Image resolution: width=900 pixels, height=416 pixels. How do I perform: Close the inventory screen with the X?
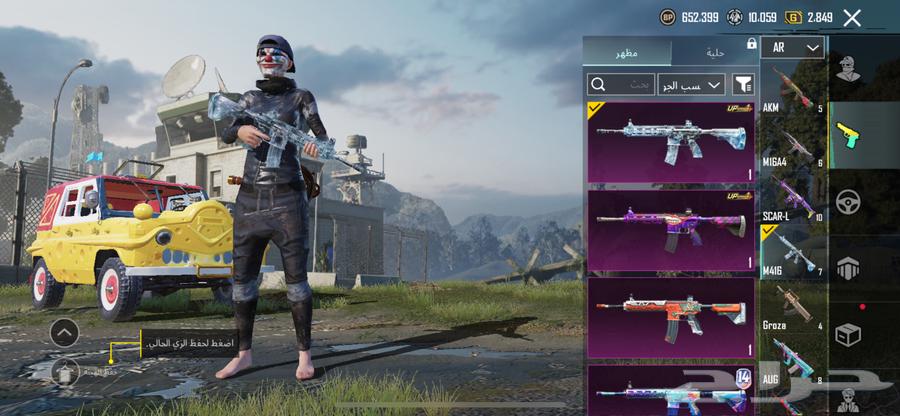pyautogui.click(x=852, y=17)
